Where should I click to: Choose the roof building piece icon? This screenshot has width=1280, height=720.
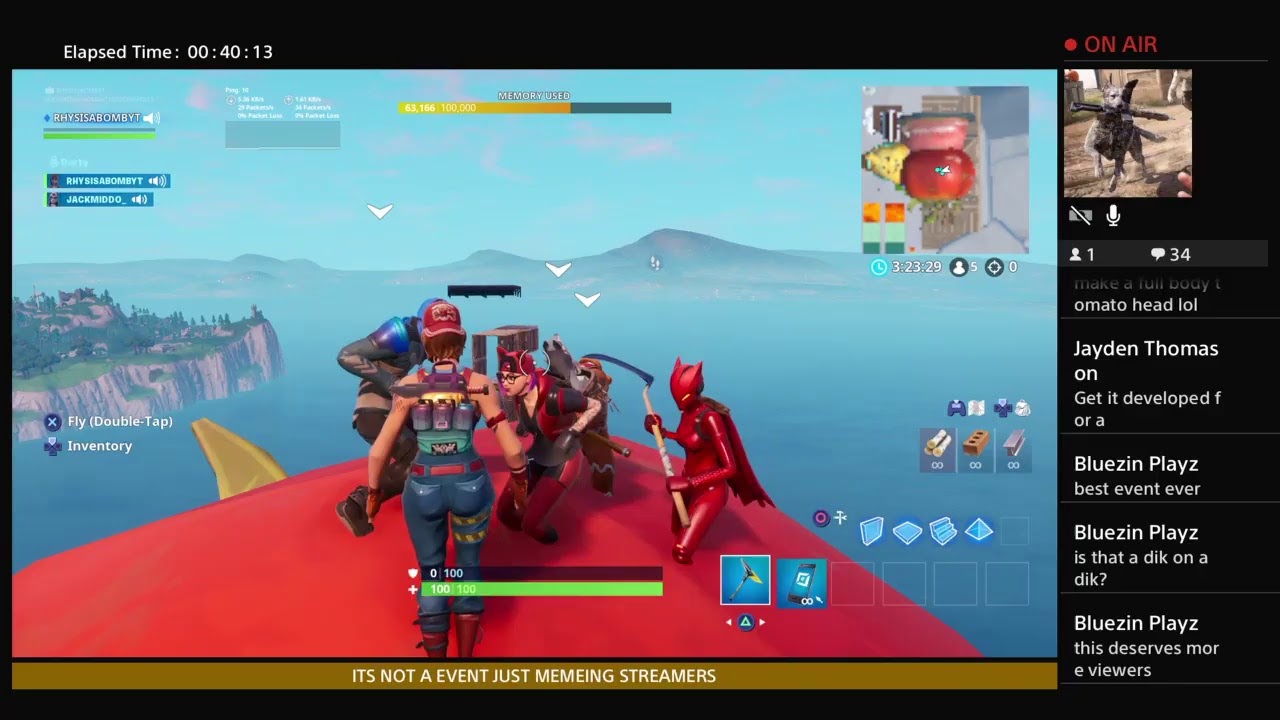point(978,532)
